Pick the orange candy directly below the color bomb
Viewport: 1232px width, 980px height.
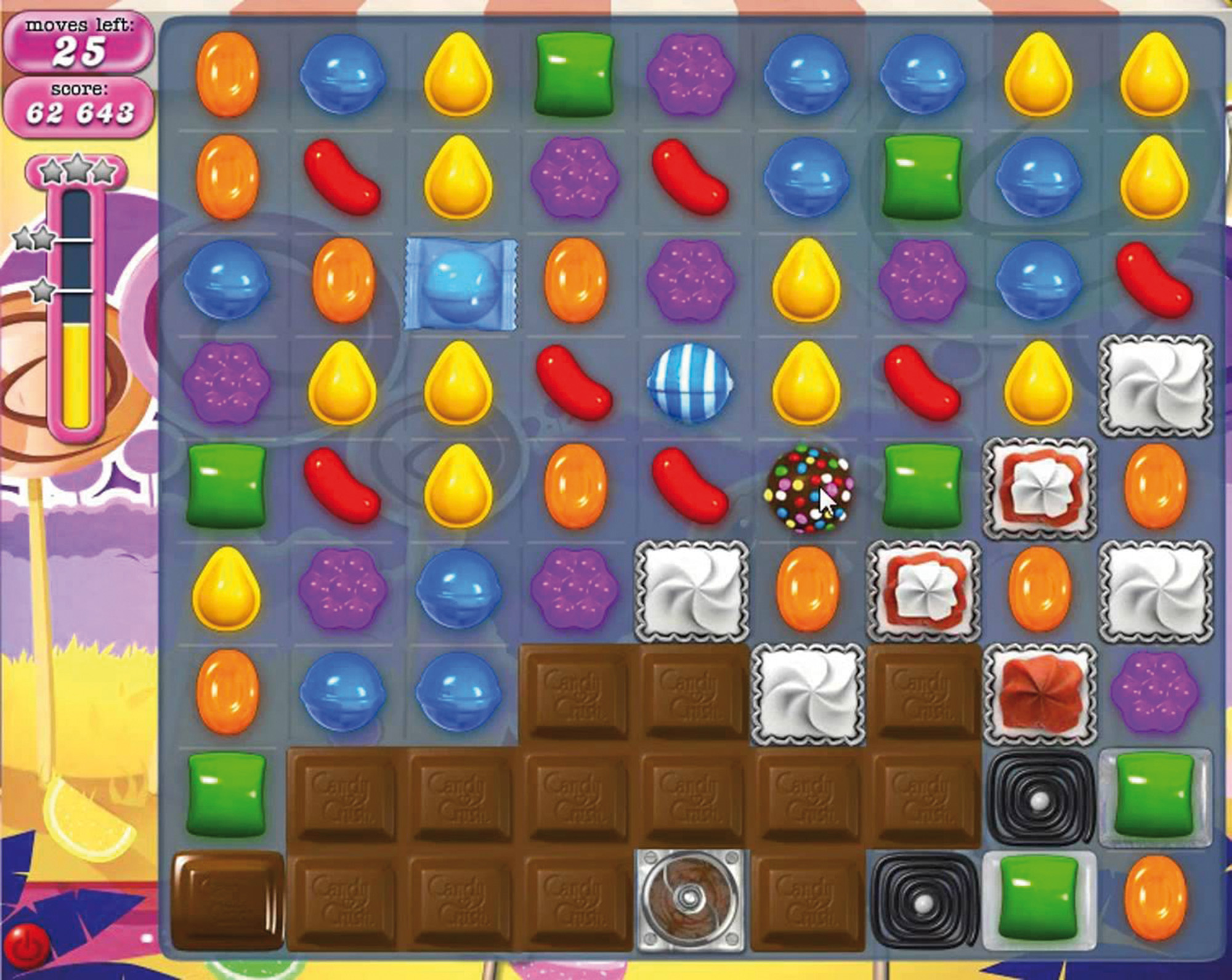point(807,589)
